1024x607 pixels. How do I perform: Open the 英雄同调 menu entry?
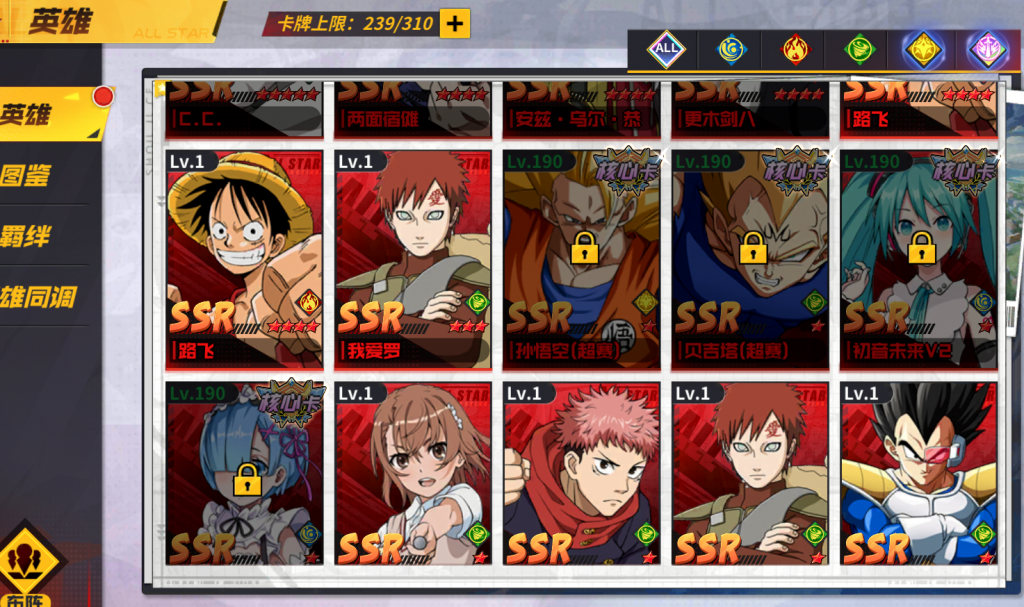point(38,297)
